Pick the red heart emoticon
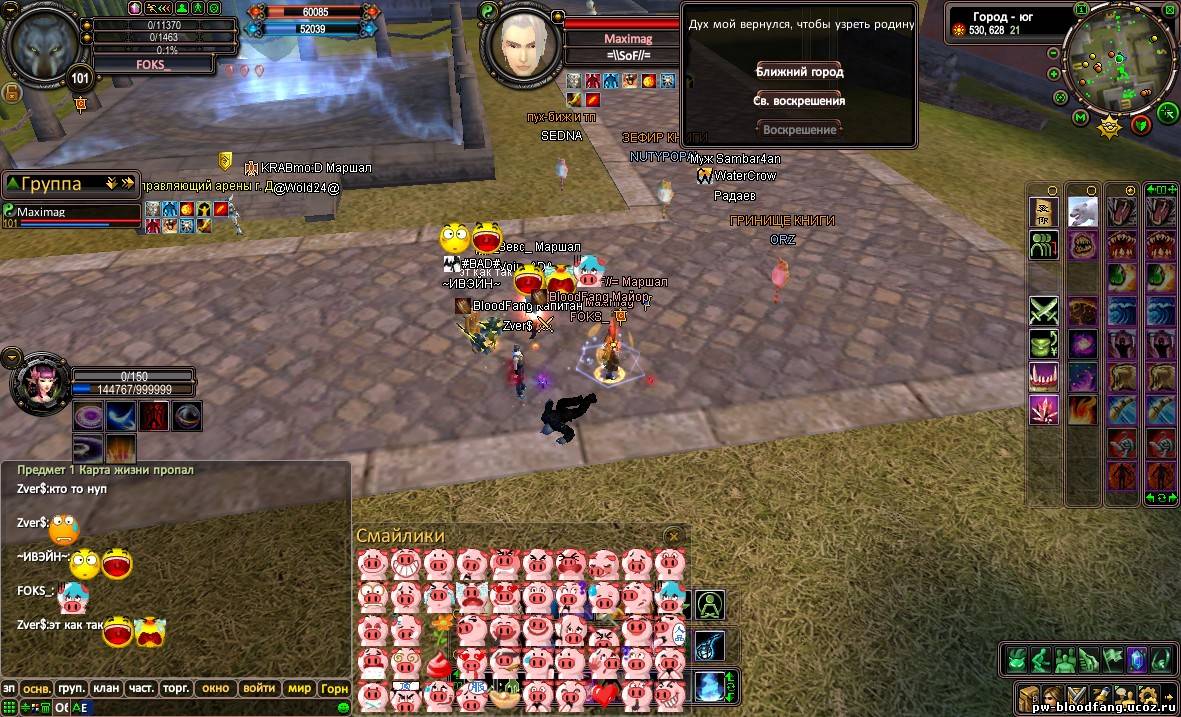This screenshot has height=717, width=1181. pyautogui.click(x=604, y=693)
